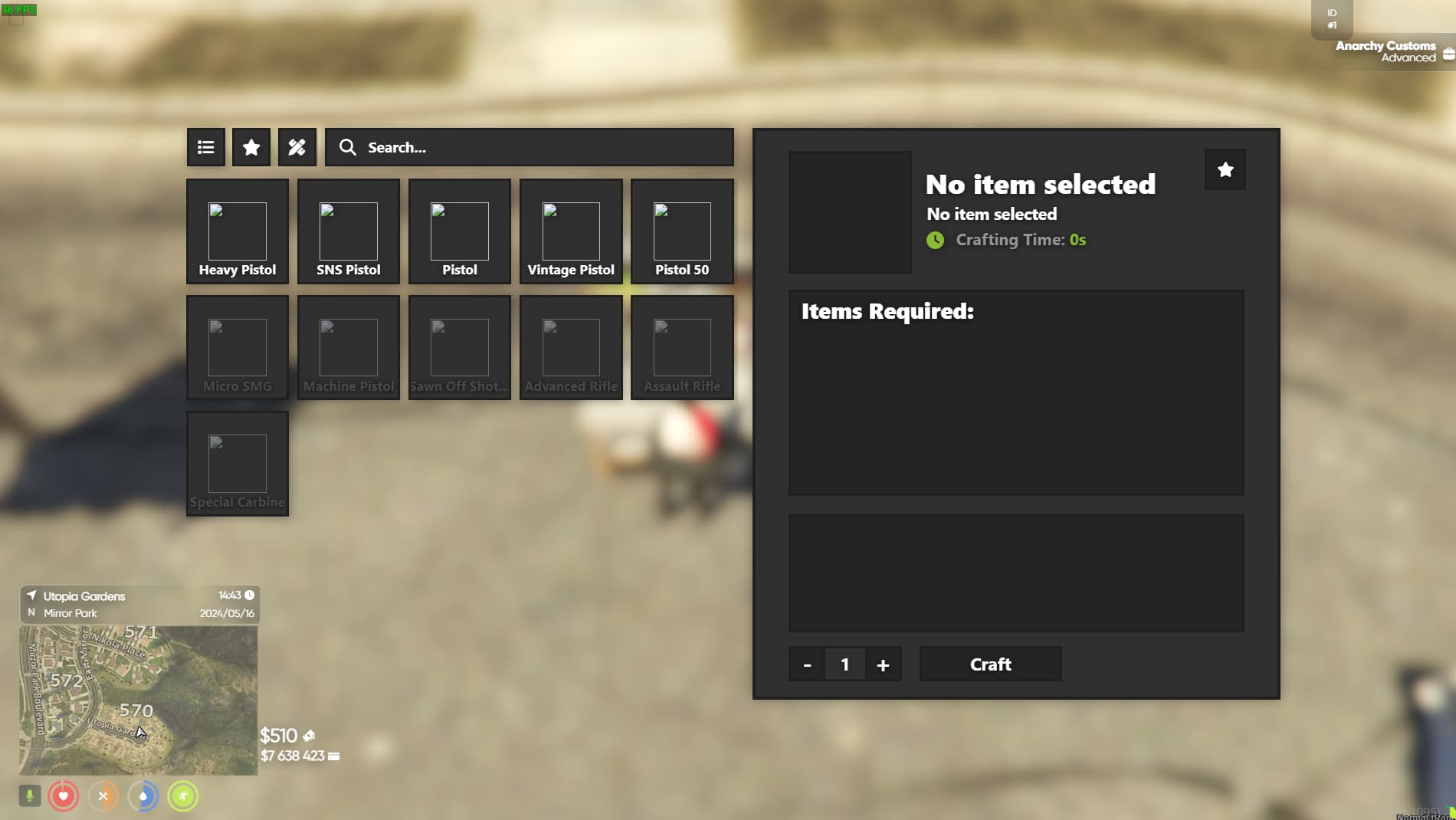Click the hunger utensils indicator
Viewport: 1456px width, 820px height.
104,796
